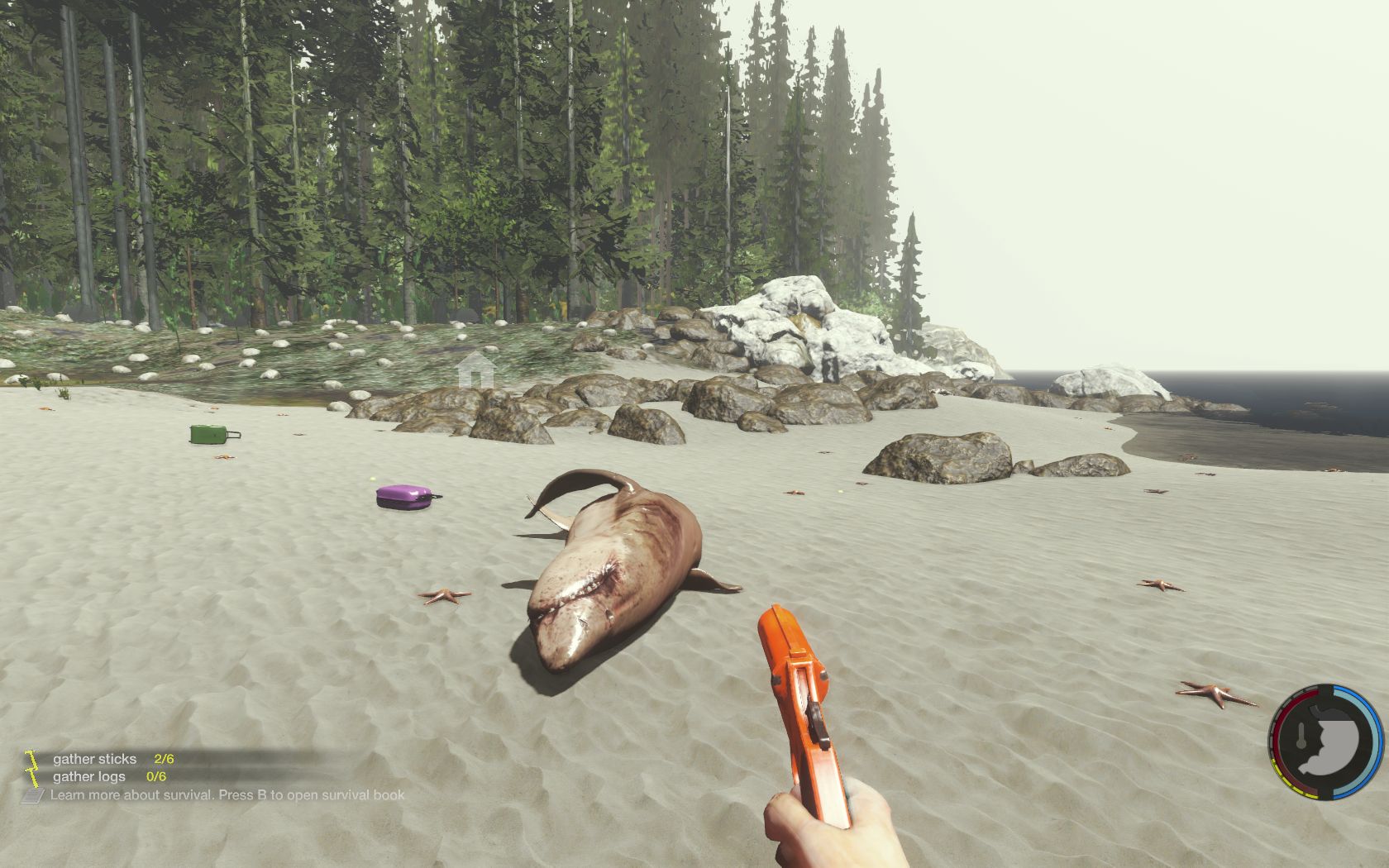1389x868 pixels.
Task: Select the gather sticks objective
Action: click(95, 758)
